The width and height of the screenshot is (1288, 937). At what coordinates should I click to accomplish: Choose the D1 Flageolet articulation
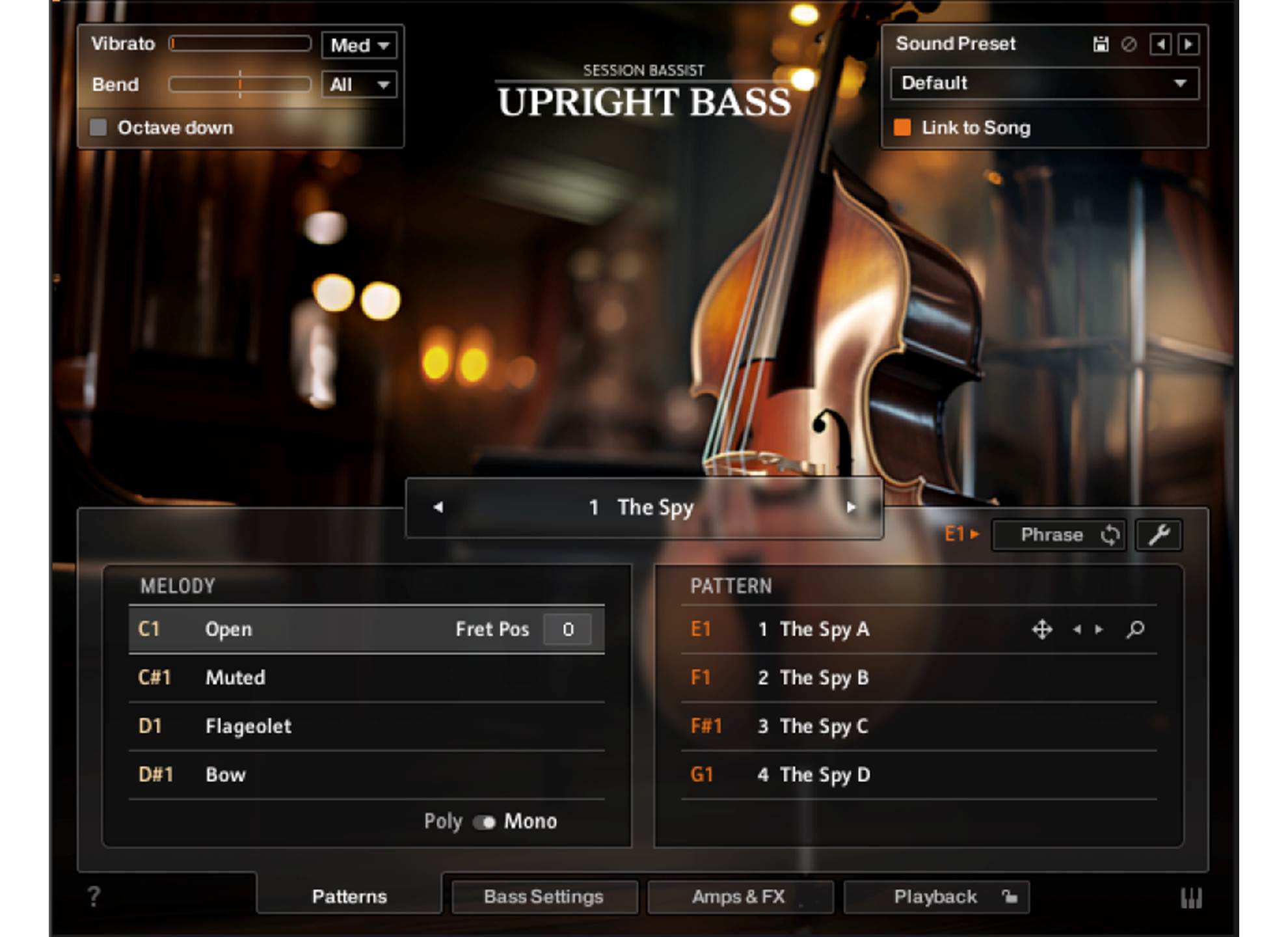coord(366,726)
